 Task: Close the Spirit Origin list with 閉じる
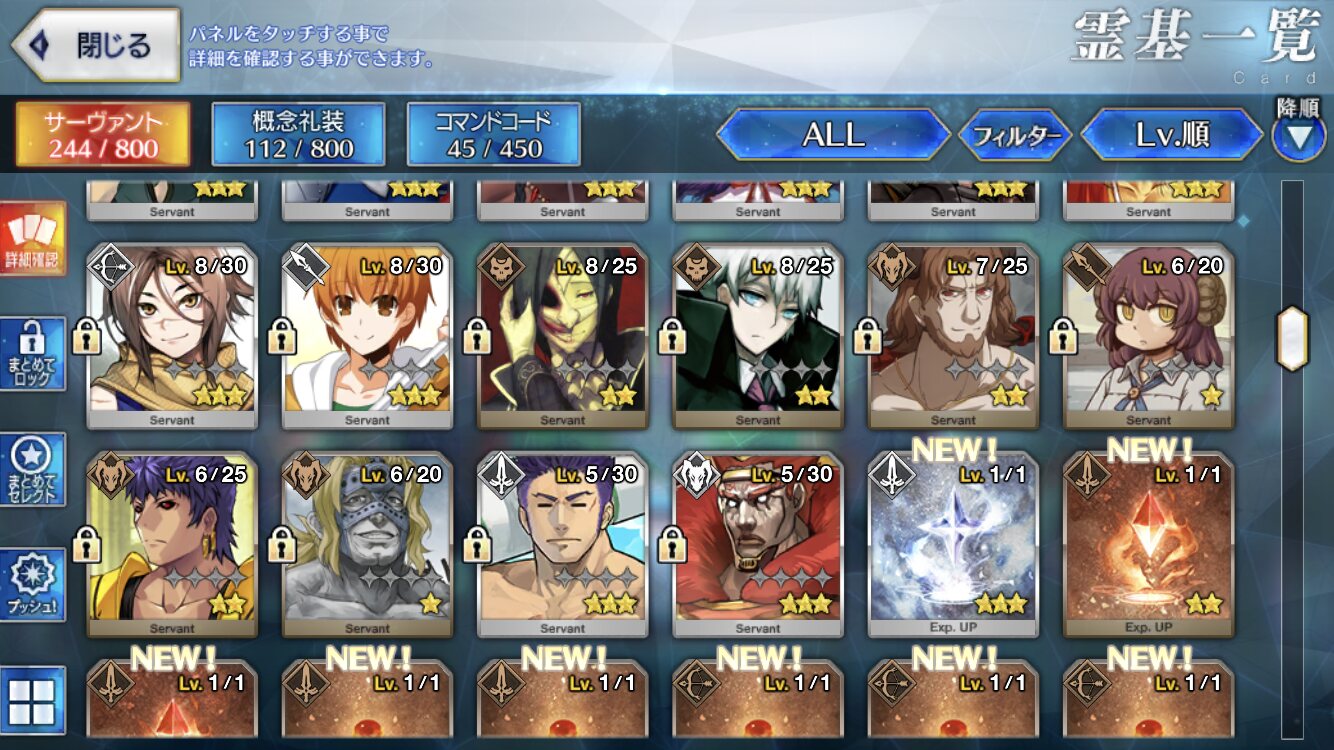click(95, 45)
